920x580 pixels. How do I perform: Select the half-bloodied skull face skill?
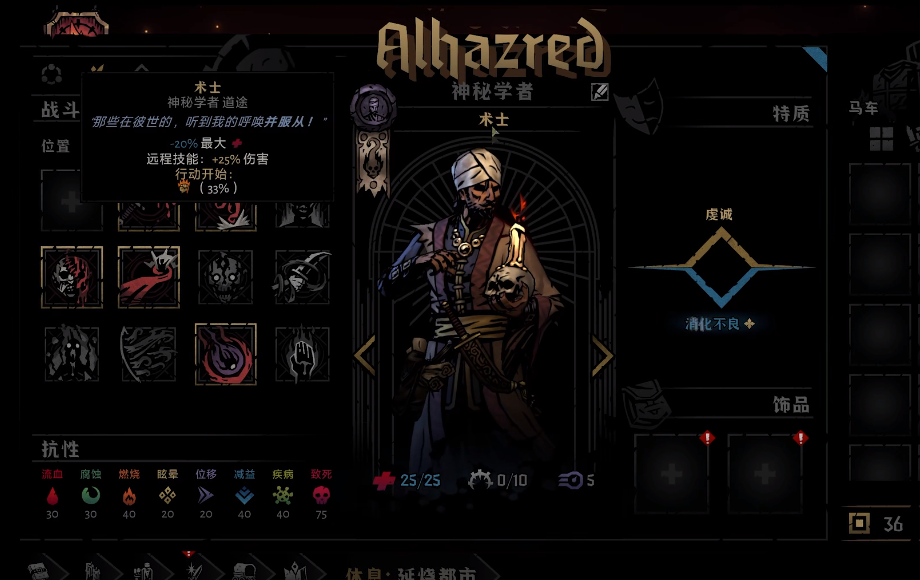[71, 277]
